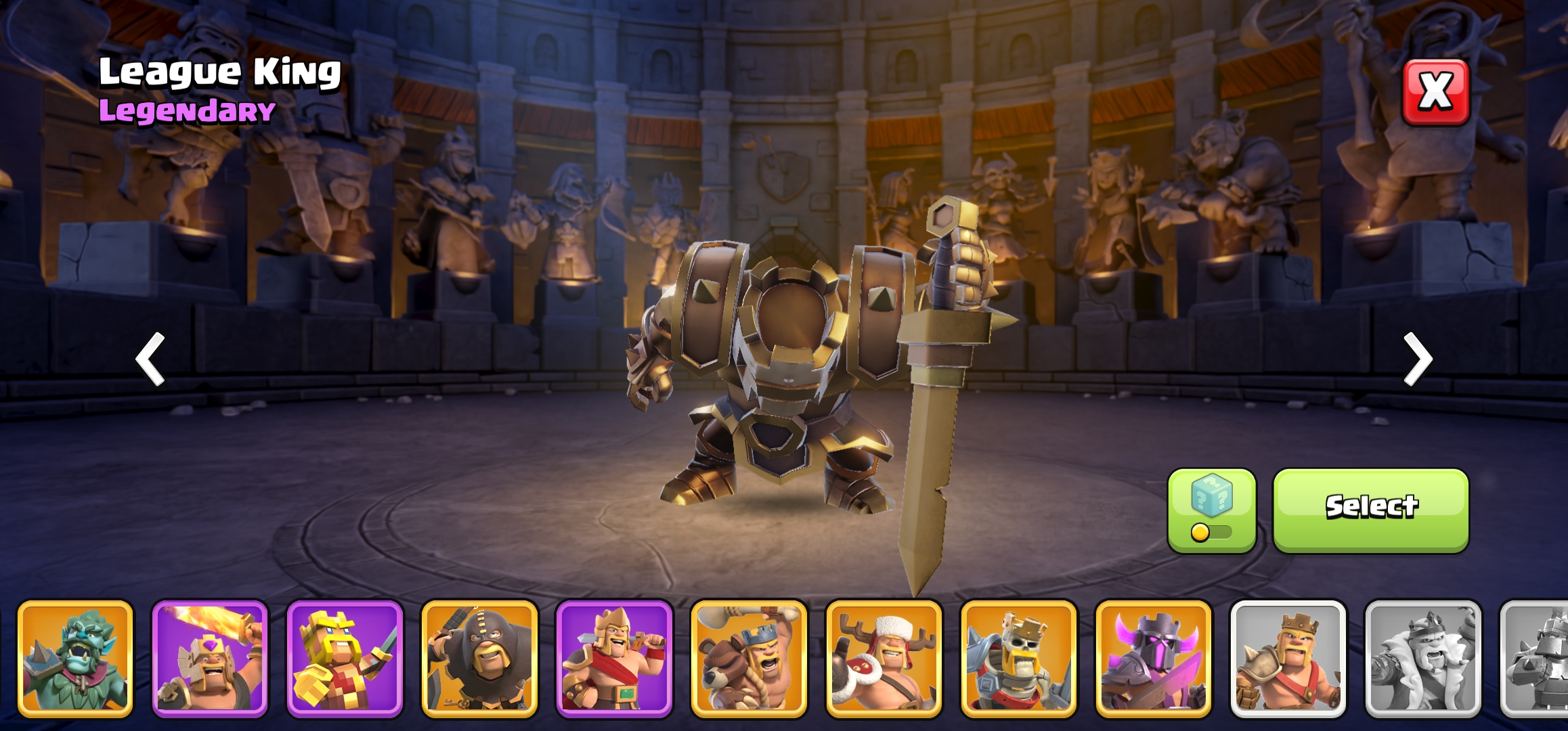
Task: Choose the gladiator king with golden helmet
Action: [614, 659]
